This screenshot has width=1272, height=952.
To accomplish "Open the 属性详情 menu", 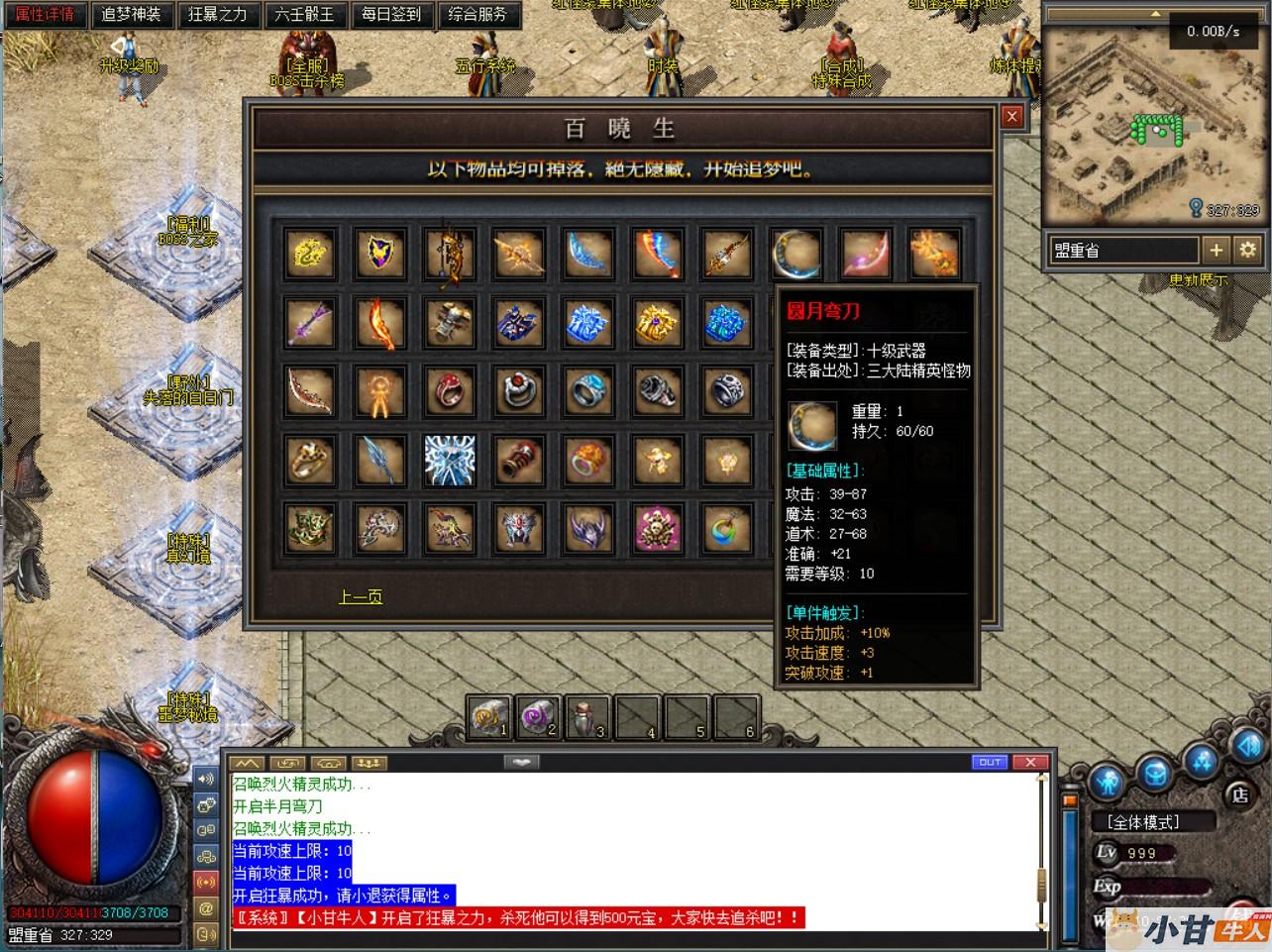I will click(45, 15).
